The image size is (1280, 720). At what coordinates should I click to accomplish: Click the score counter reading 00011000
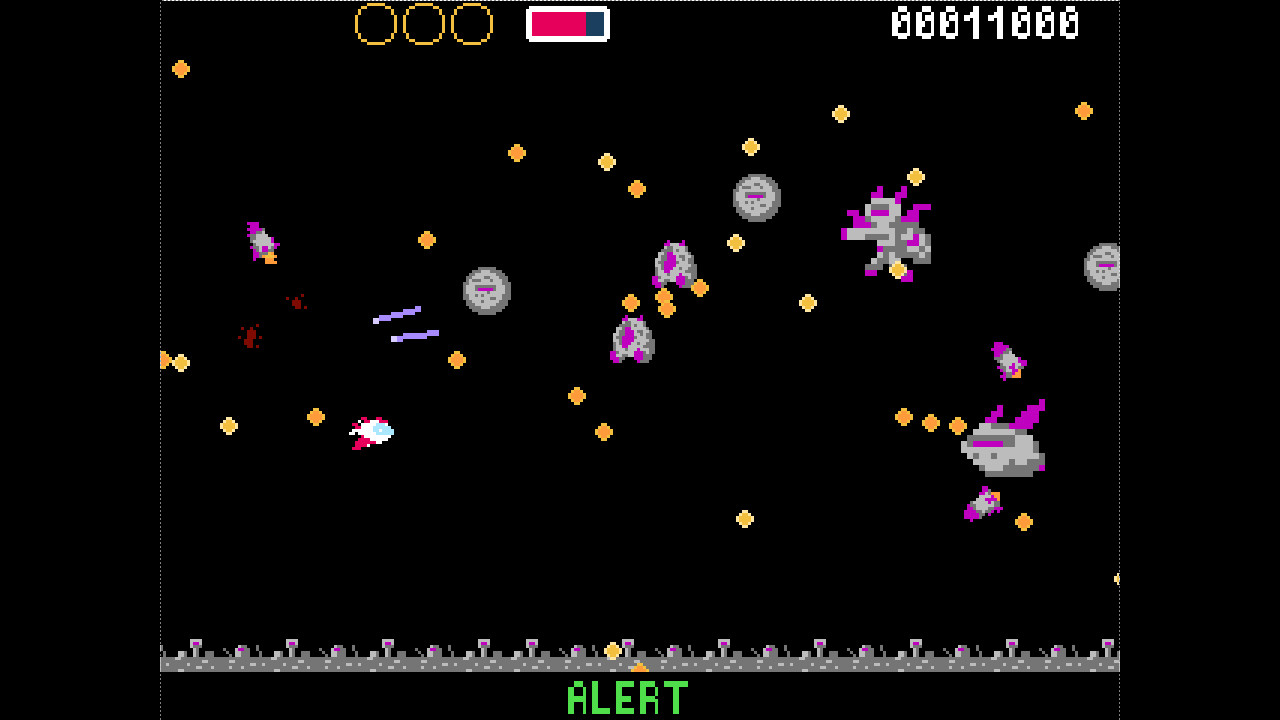pos(985,22)
